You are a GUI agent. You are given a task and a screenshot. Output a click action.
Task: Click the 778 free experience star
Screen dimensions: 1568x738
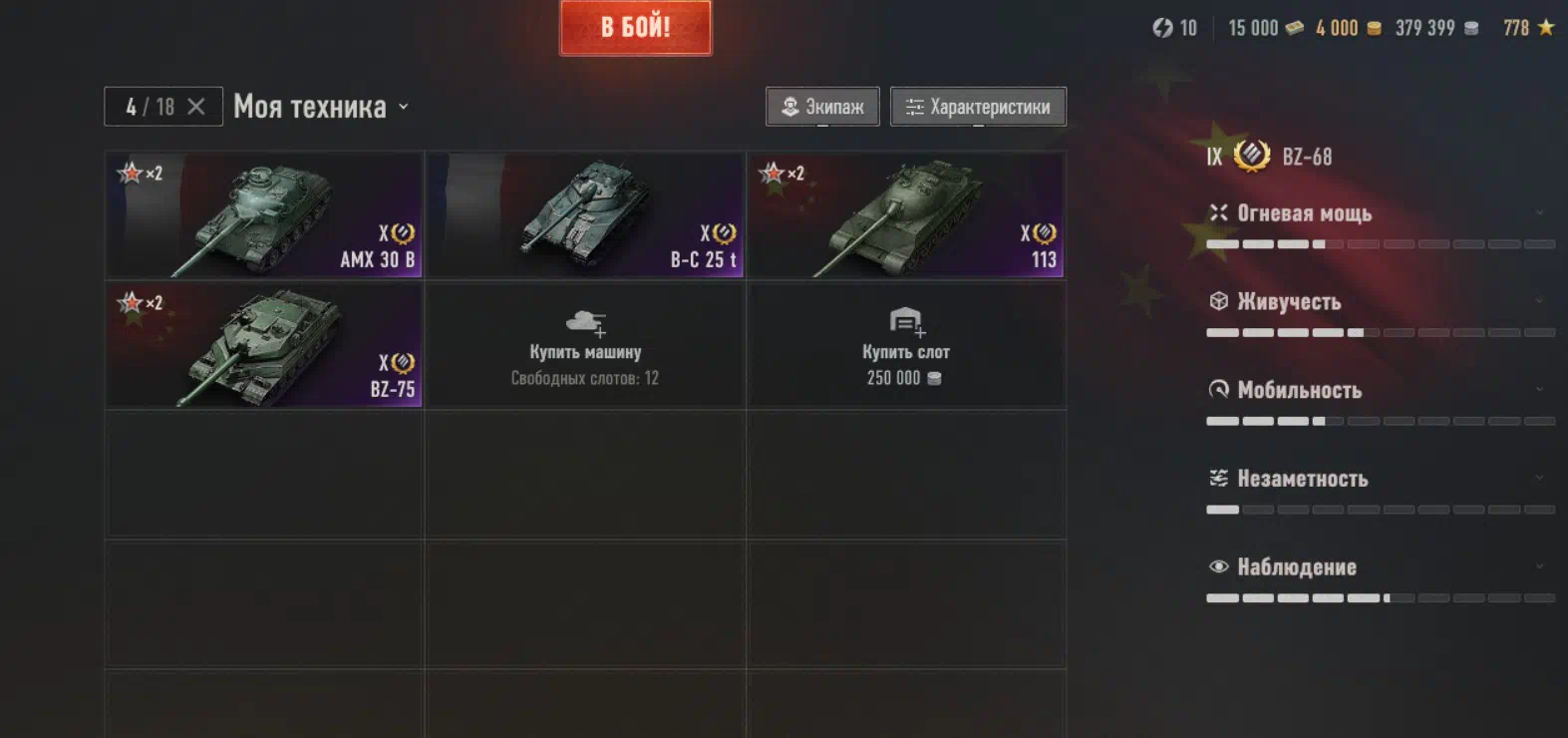(1528, 28)
